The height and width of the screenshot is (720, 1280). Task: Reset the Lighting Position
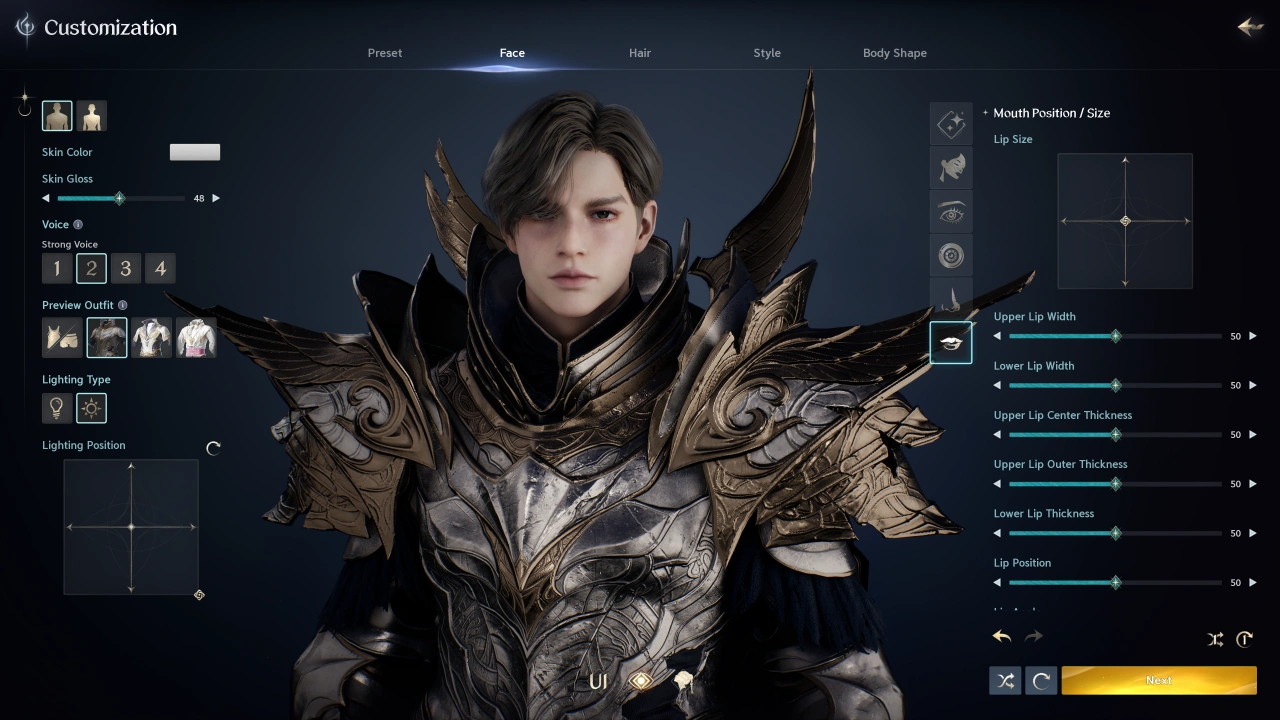pos(213,448)
